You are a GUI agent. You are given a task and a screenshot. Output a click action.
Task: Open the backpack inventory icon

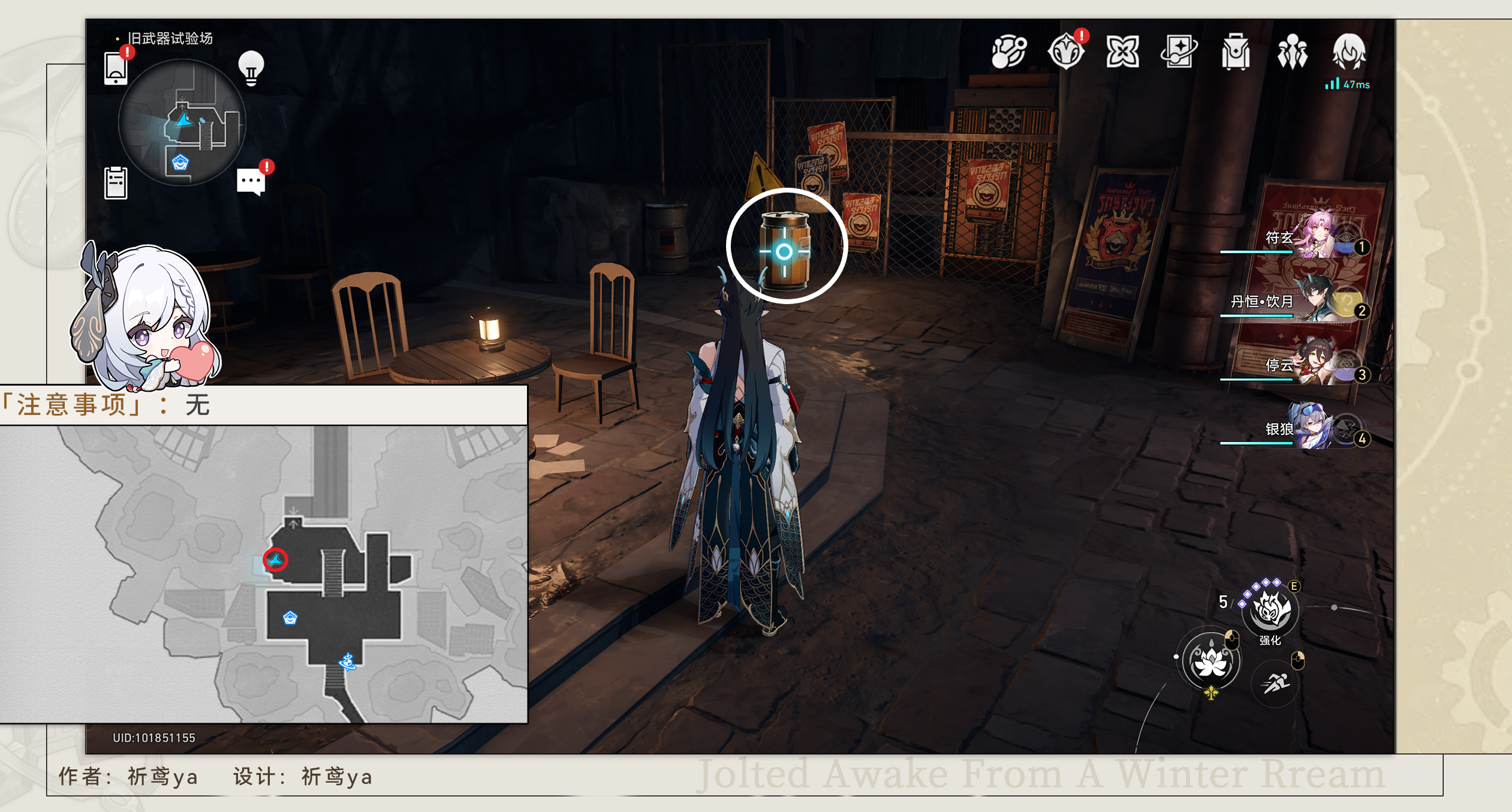pyautogui.click(x=1236, y=52)
